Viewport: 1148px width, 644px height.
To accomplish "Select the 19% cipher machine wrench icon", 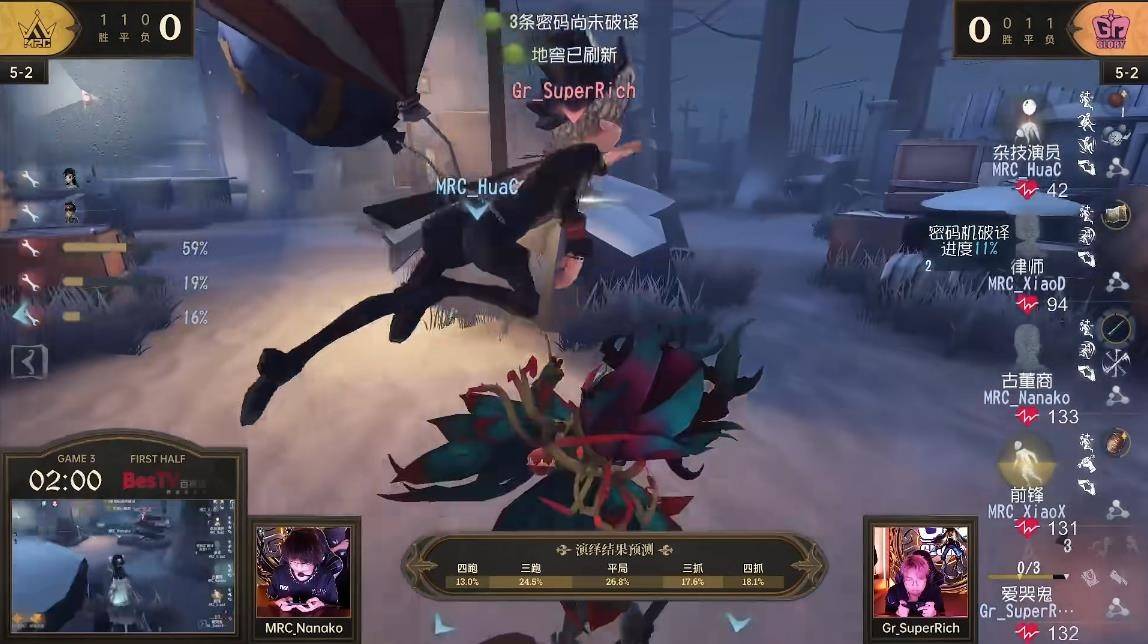I will click(x=31, y=283).
